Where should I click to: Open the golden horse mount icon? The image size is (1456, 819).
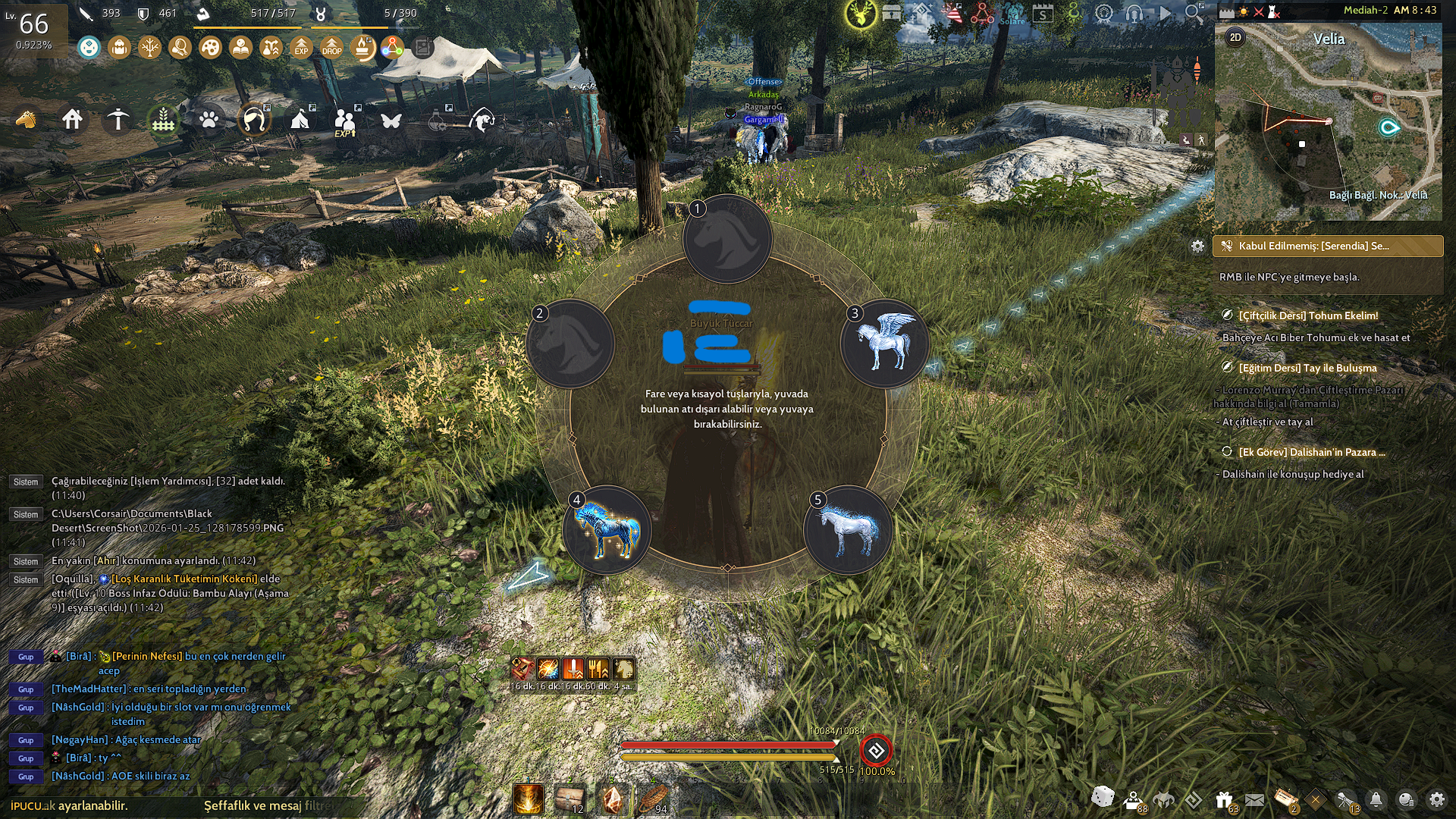[27, 120]
